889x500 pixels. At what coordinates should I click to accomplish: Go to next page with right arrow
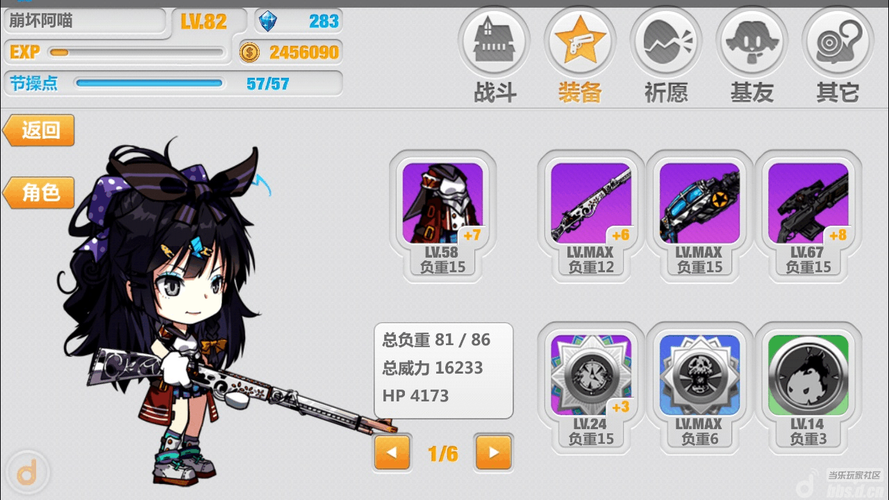coord(493,453)
